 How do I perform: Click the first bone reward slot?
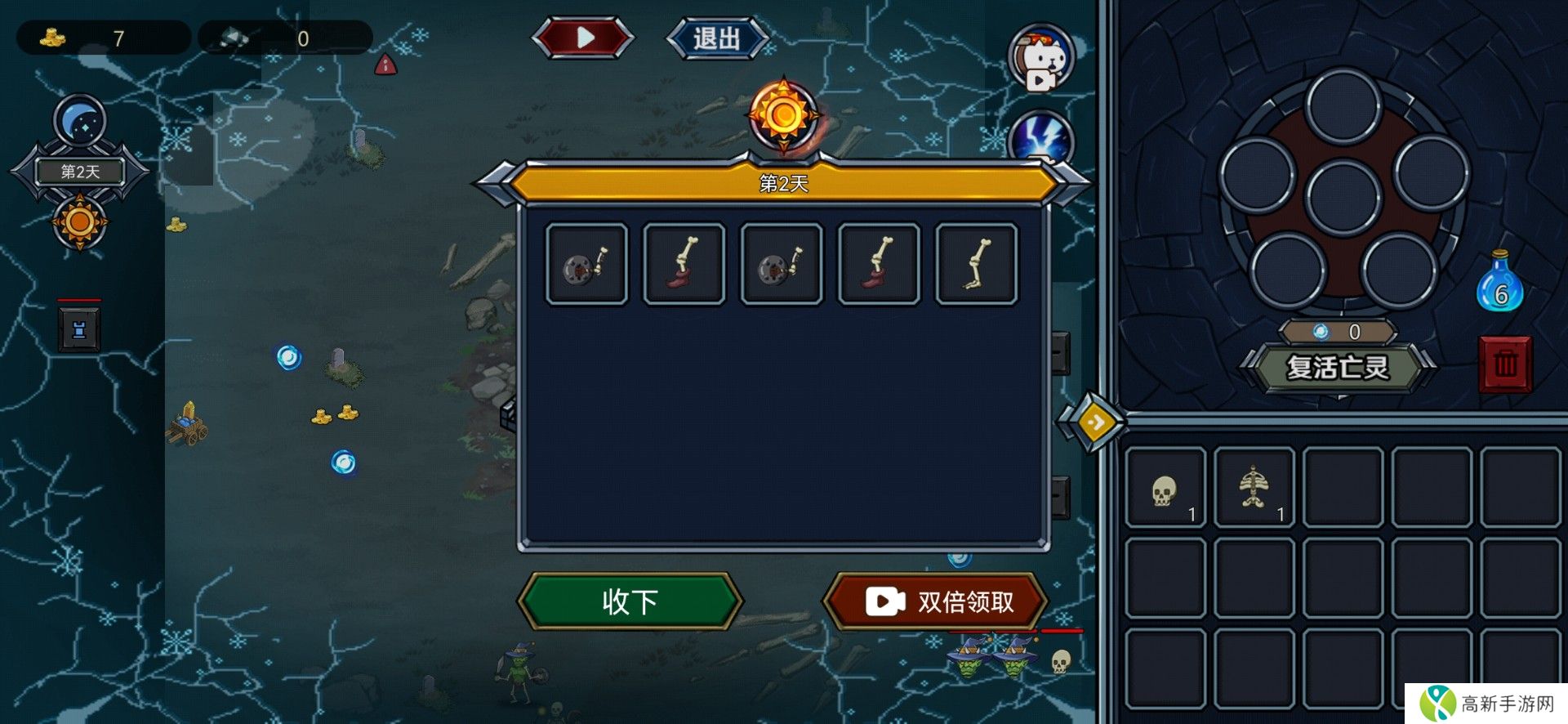click(x=586, y=263)
